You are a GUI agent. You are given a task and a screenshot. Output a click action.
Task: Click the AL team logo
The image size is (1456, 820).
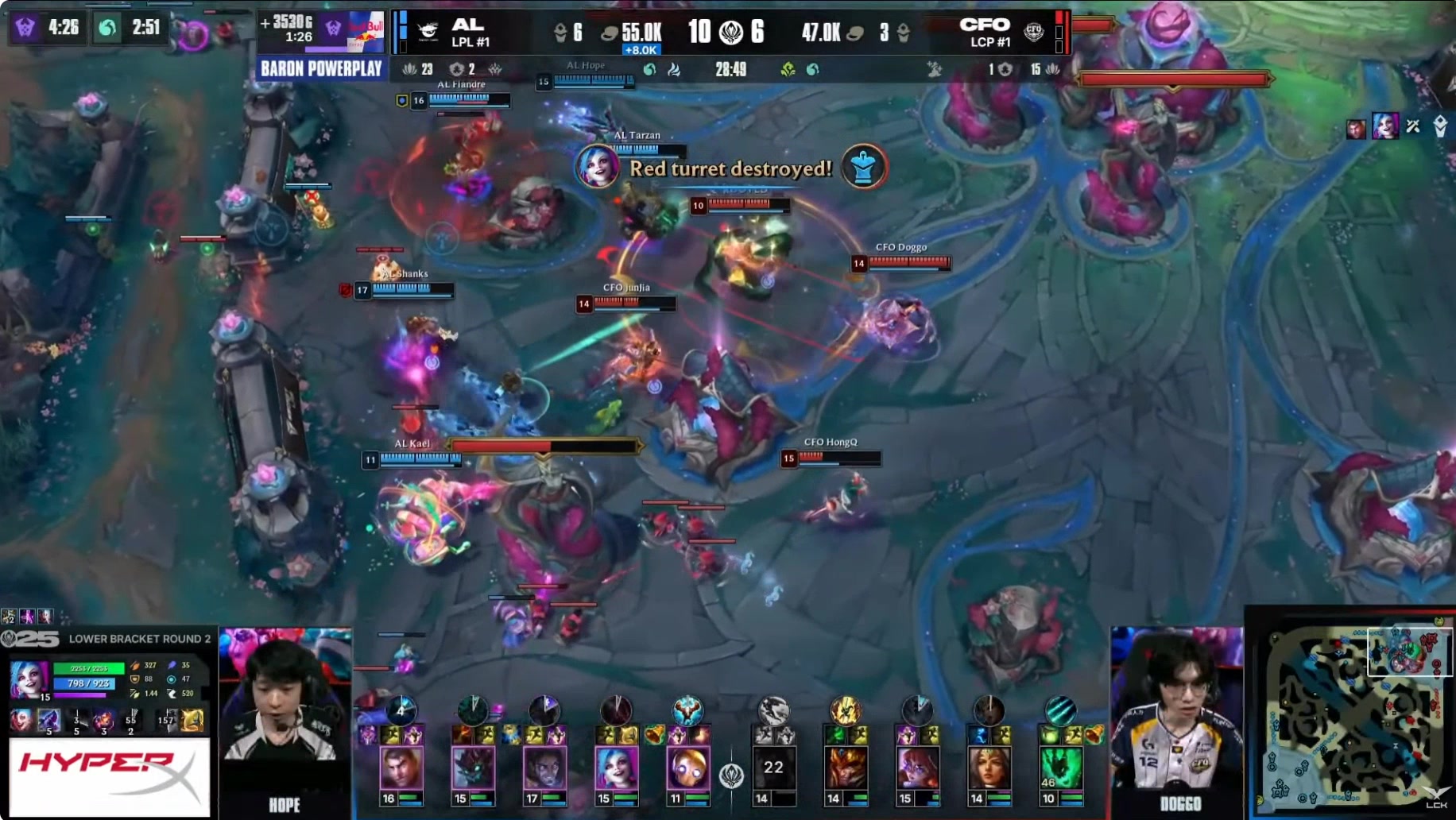pyautogui.click(x=429, y=32)
